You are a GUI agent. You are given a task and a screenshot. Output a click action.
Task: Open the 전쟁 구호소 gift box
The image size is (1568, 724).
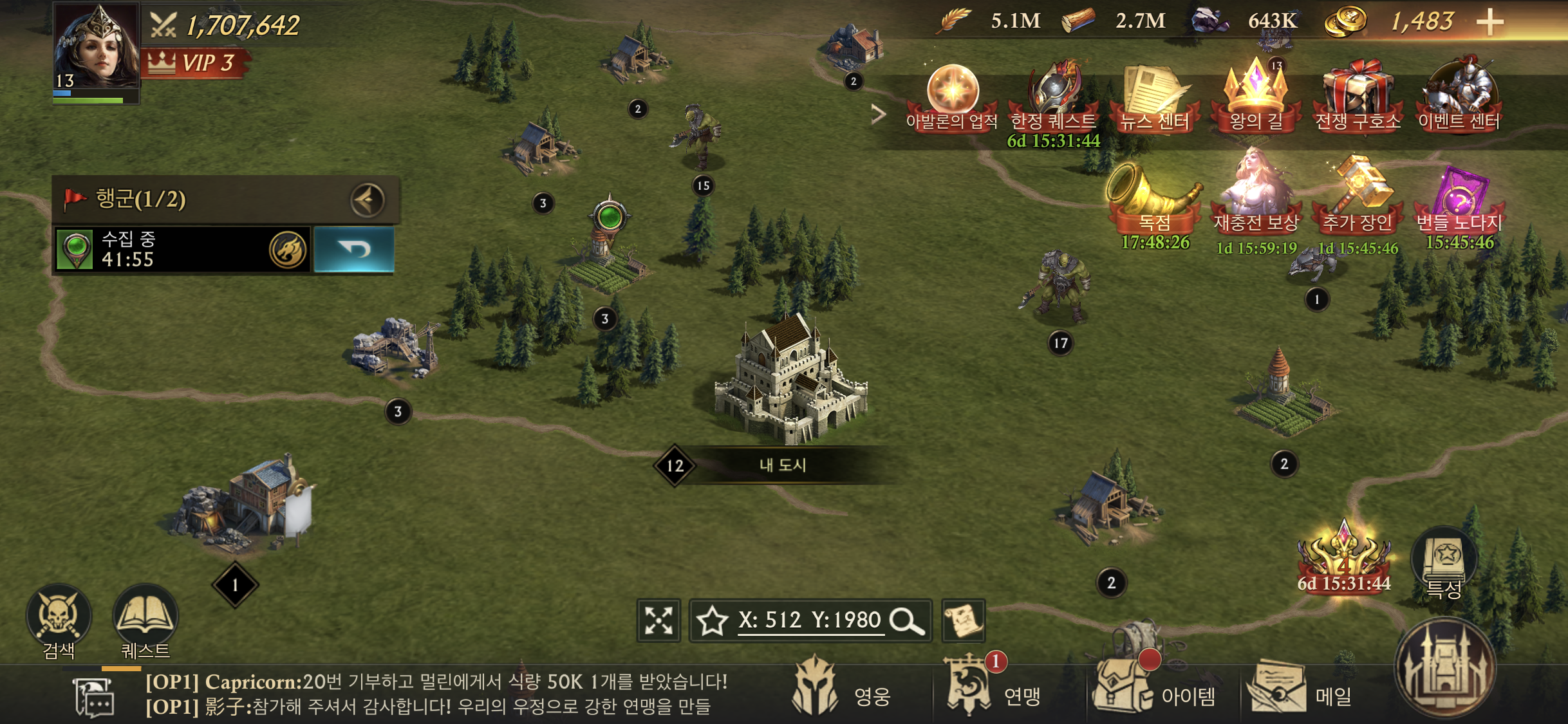(x=1358, y=97)
